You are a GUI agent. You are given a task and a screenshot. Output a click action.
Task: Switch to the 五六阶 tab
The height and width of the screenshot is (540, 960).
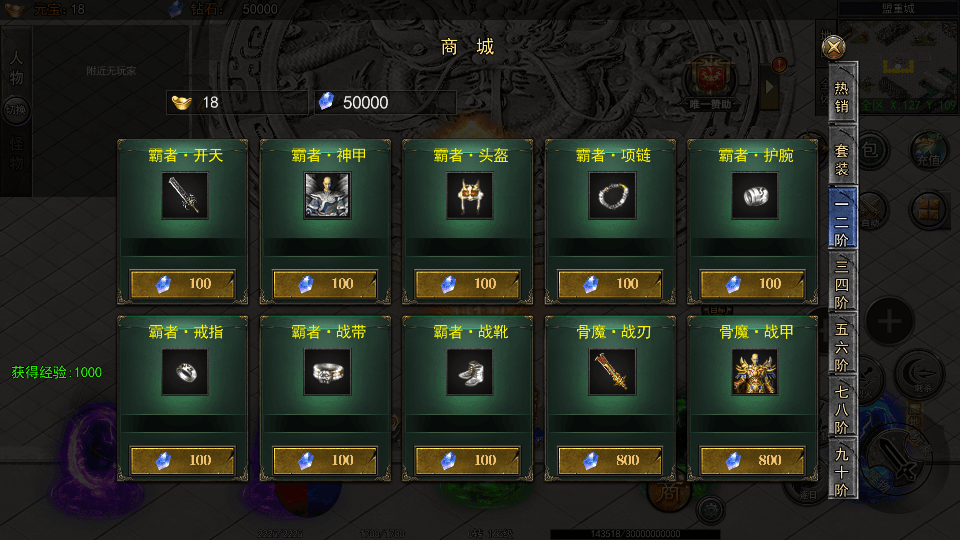coord(842,345)
